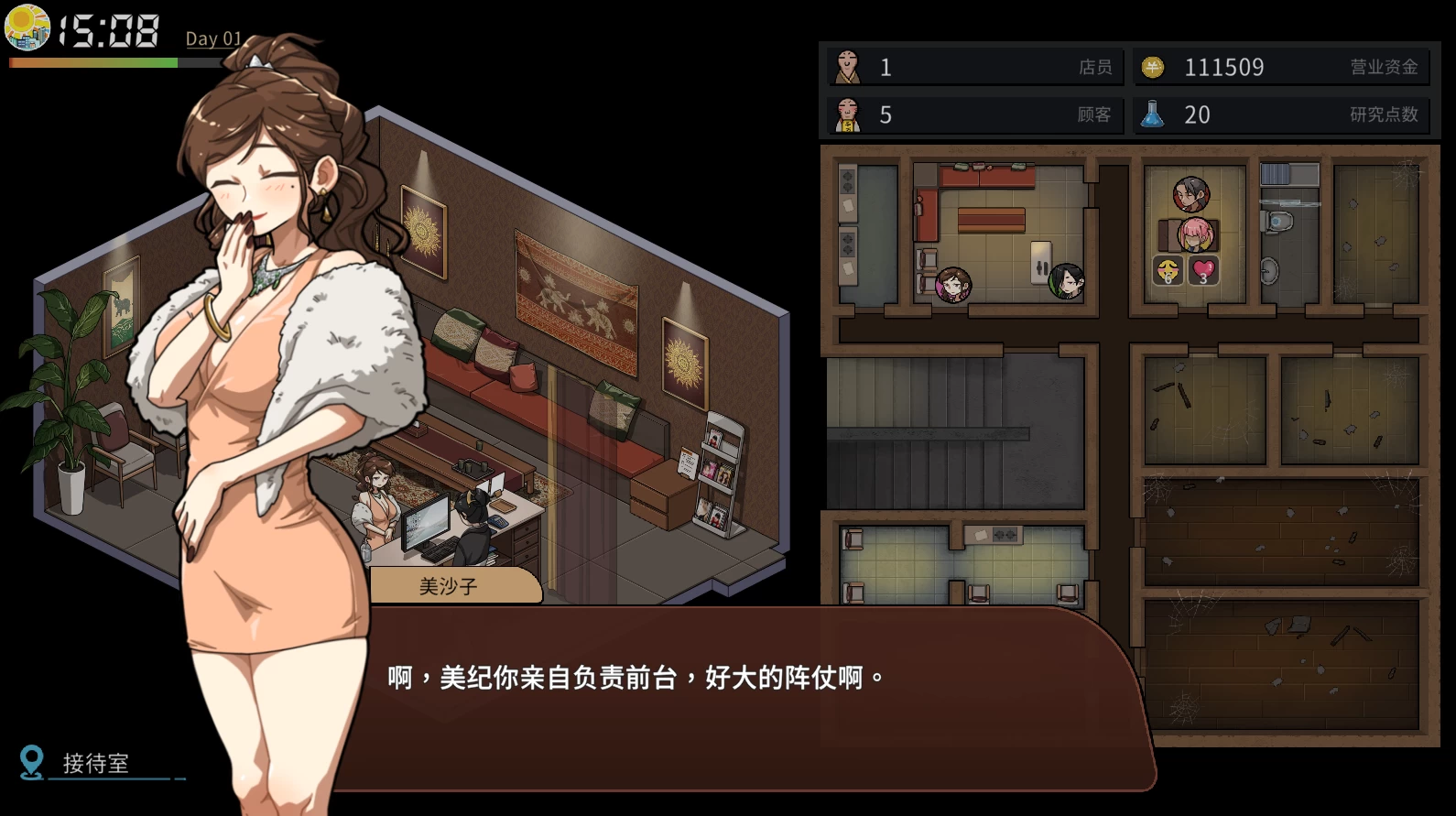Click the 美沙子 name tag
This screenshot has width=1456, height=816.
[x=451, y=585]
